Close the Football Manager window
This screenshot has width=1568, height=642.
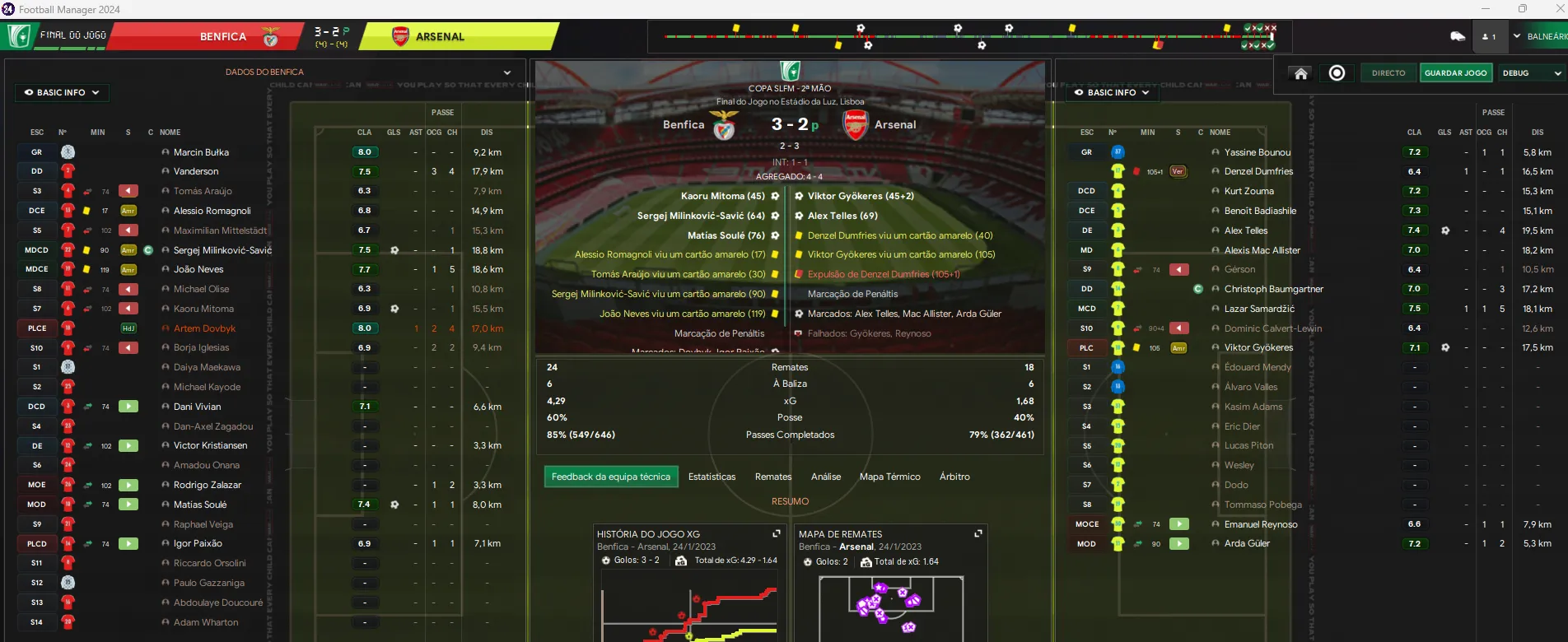point(1559,9)
